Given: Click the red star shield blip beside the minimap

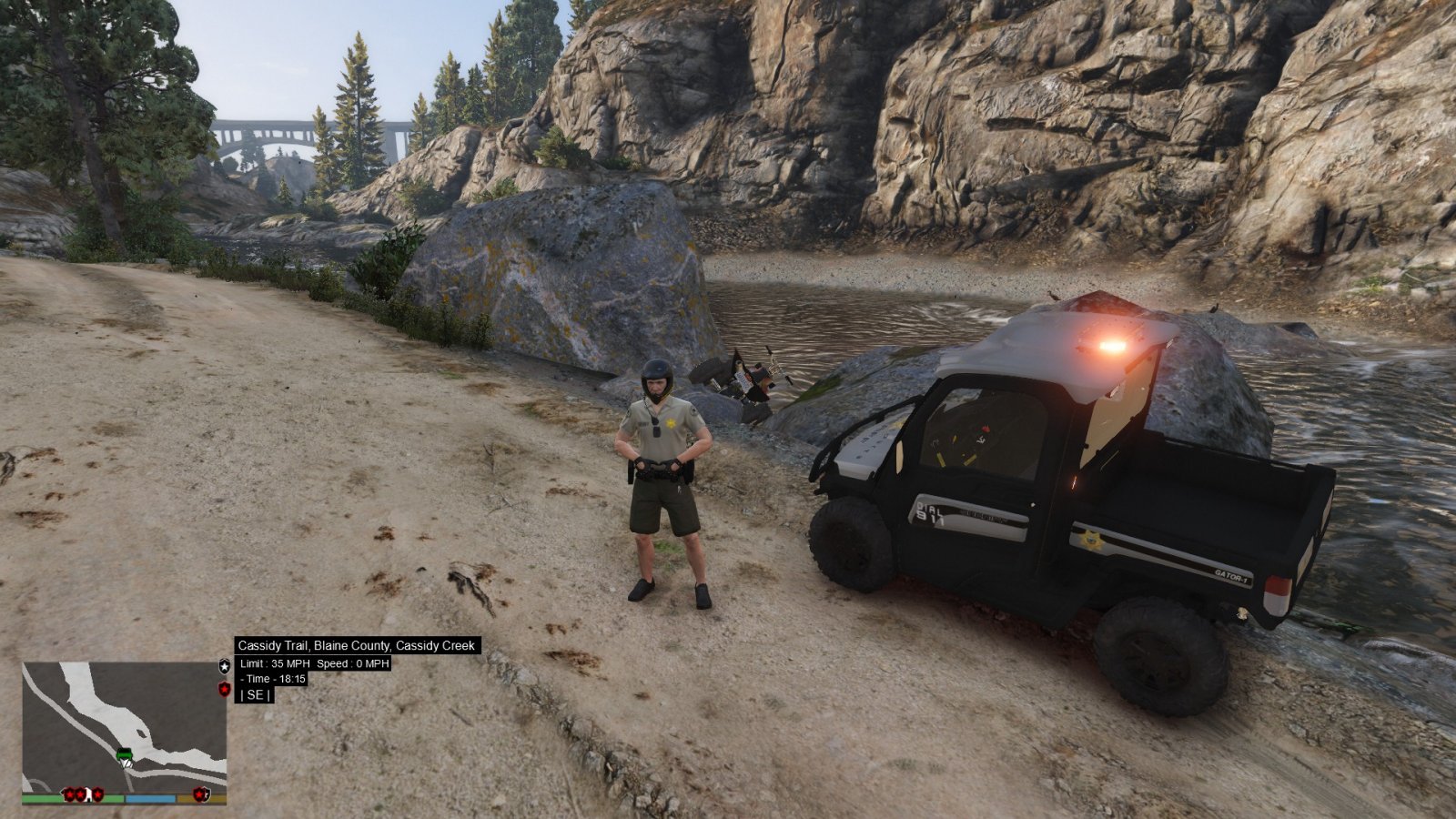Looking at the screenshot, I should point(225,690).
